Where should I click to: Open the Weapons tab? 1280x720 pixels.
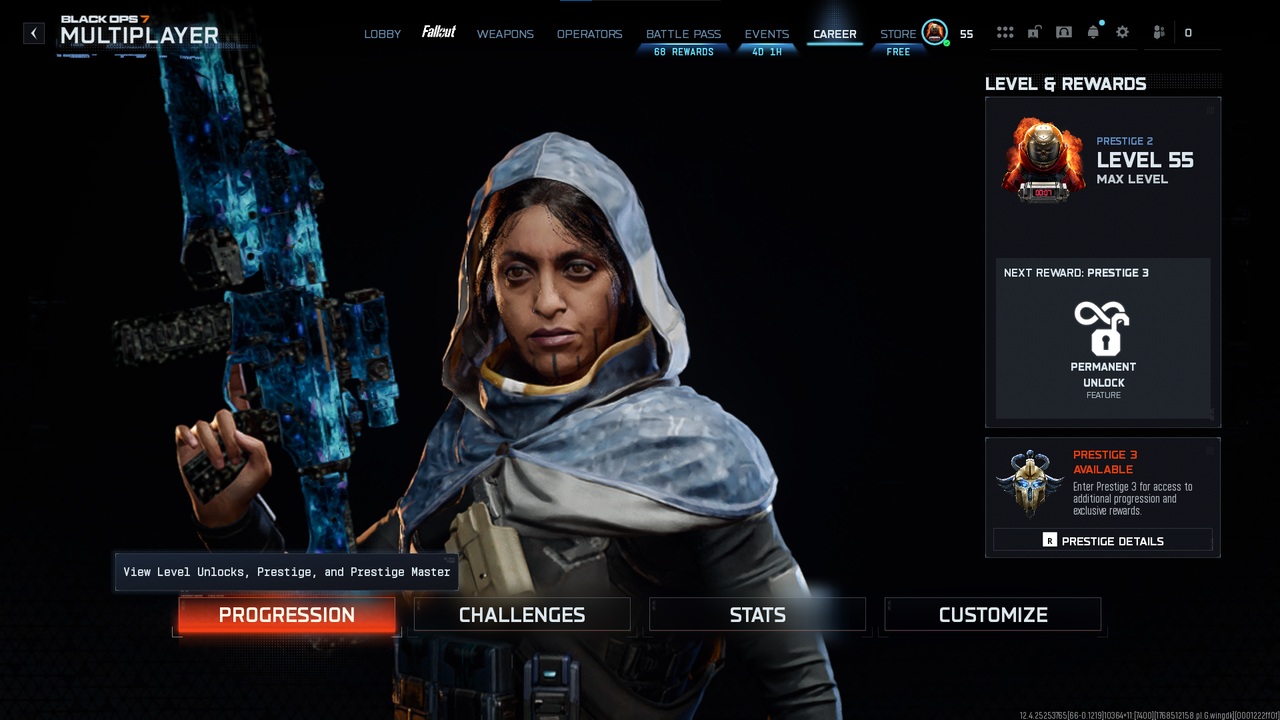pos(505,34)
